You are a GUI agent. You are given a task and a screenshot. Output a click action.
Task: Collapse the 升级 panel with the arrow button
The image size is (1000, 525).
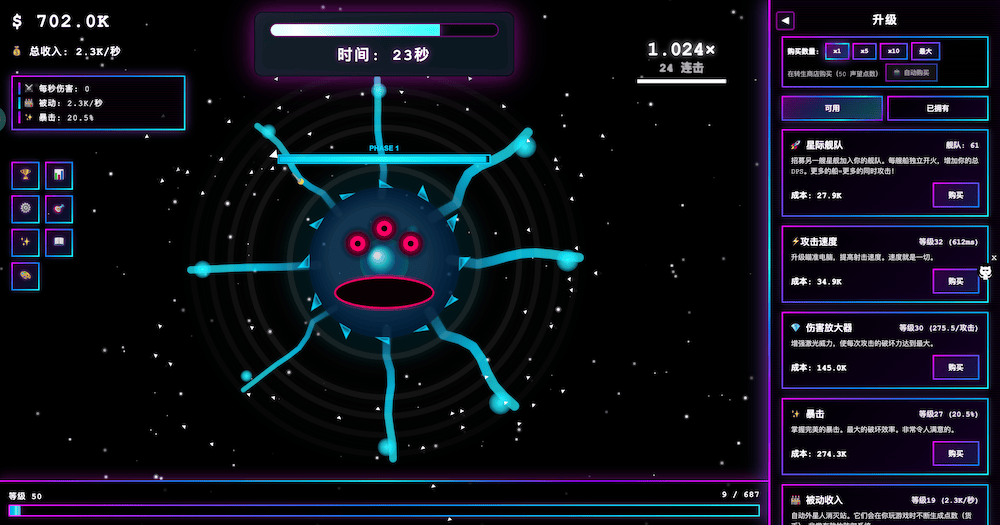785,20
